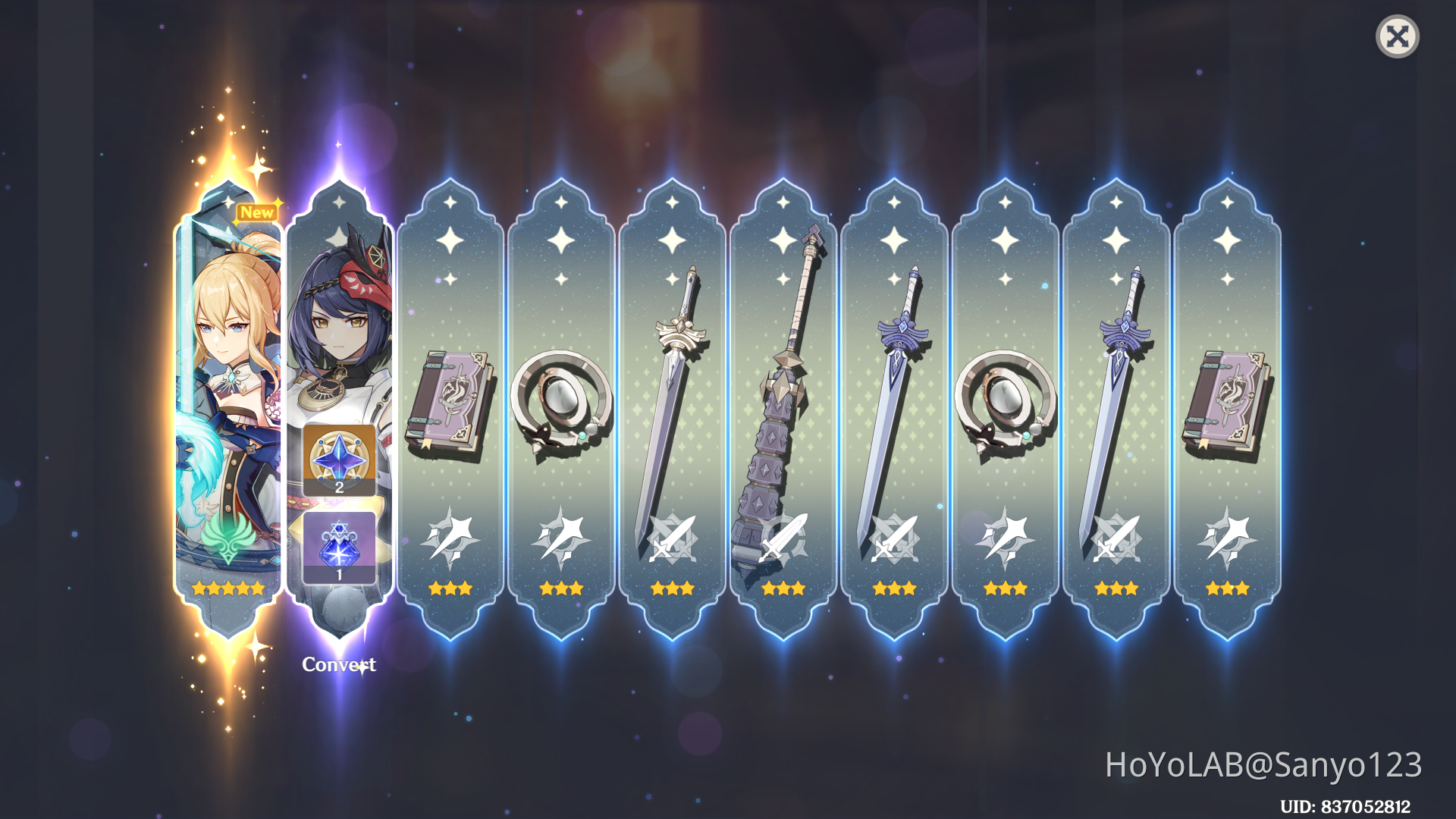Click the Anemo element emblem on Jean's card
The image size is (1456, 819).
tap(227, 537)
